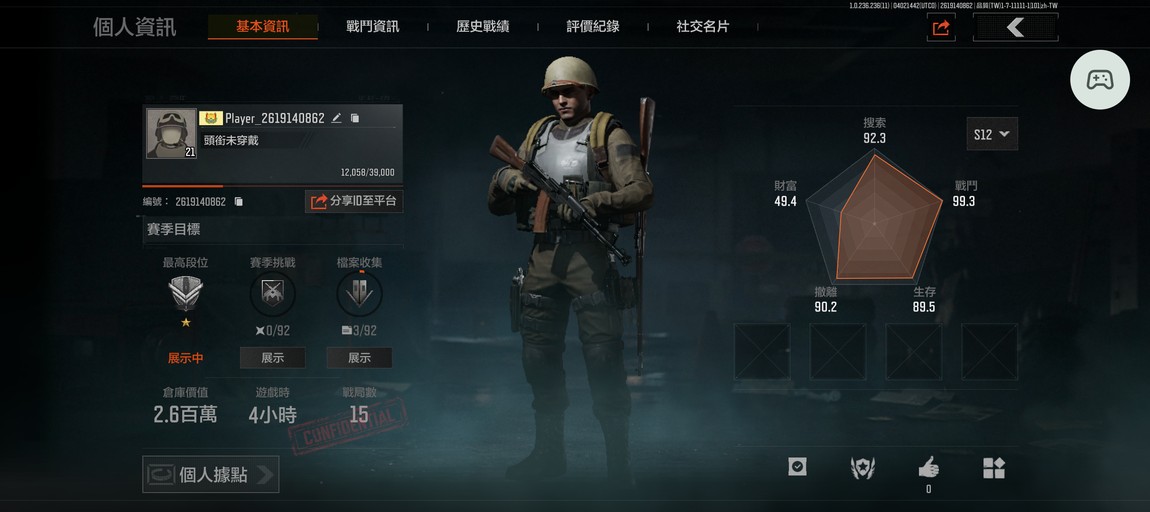Display the 賽季挑戰 badge with 展示
The height and width of the screenshot is (512, 1150).
(272, 358)
